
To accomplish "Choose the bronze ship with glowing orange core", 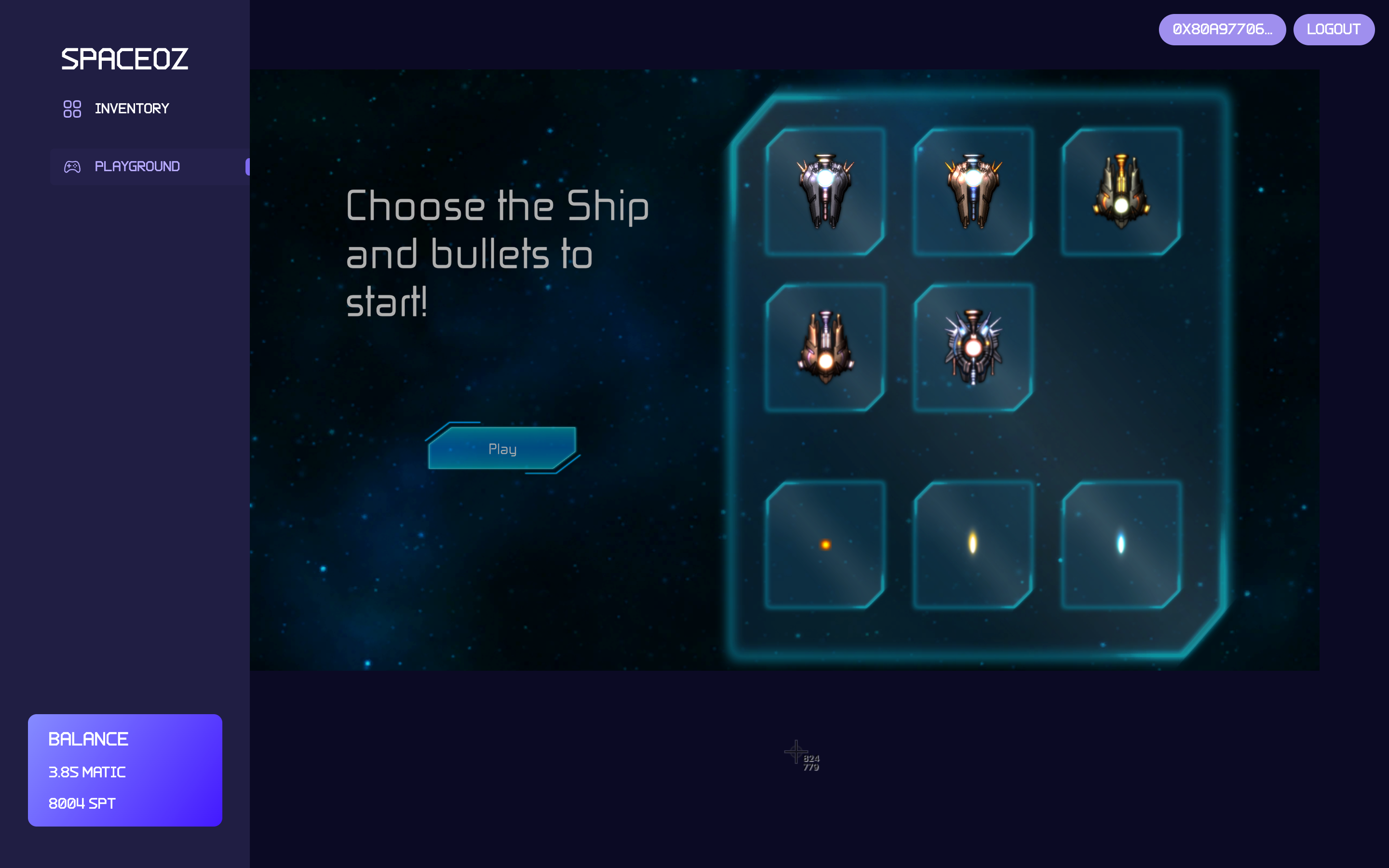I will click(825, 348).
